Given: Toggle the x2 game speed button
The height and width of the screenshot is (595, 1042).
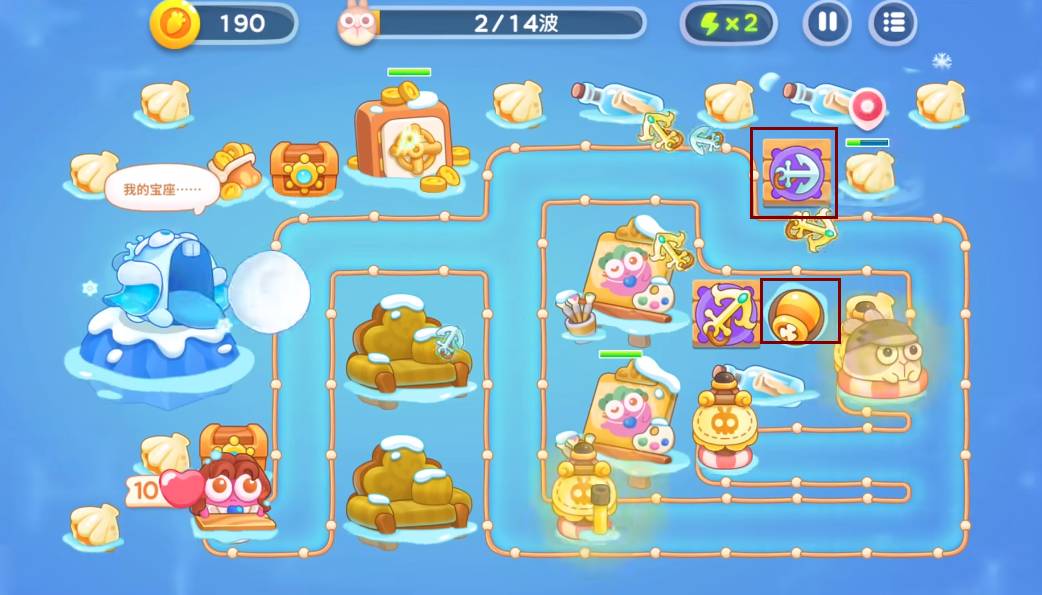Looking at the screenshot, I should 728,23.
